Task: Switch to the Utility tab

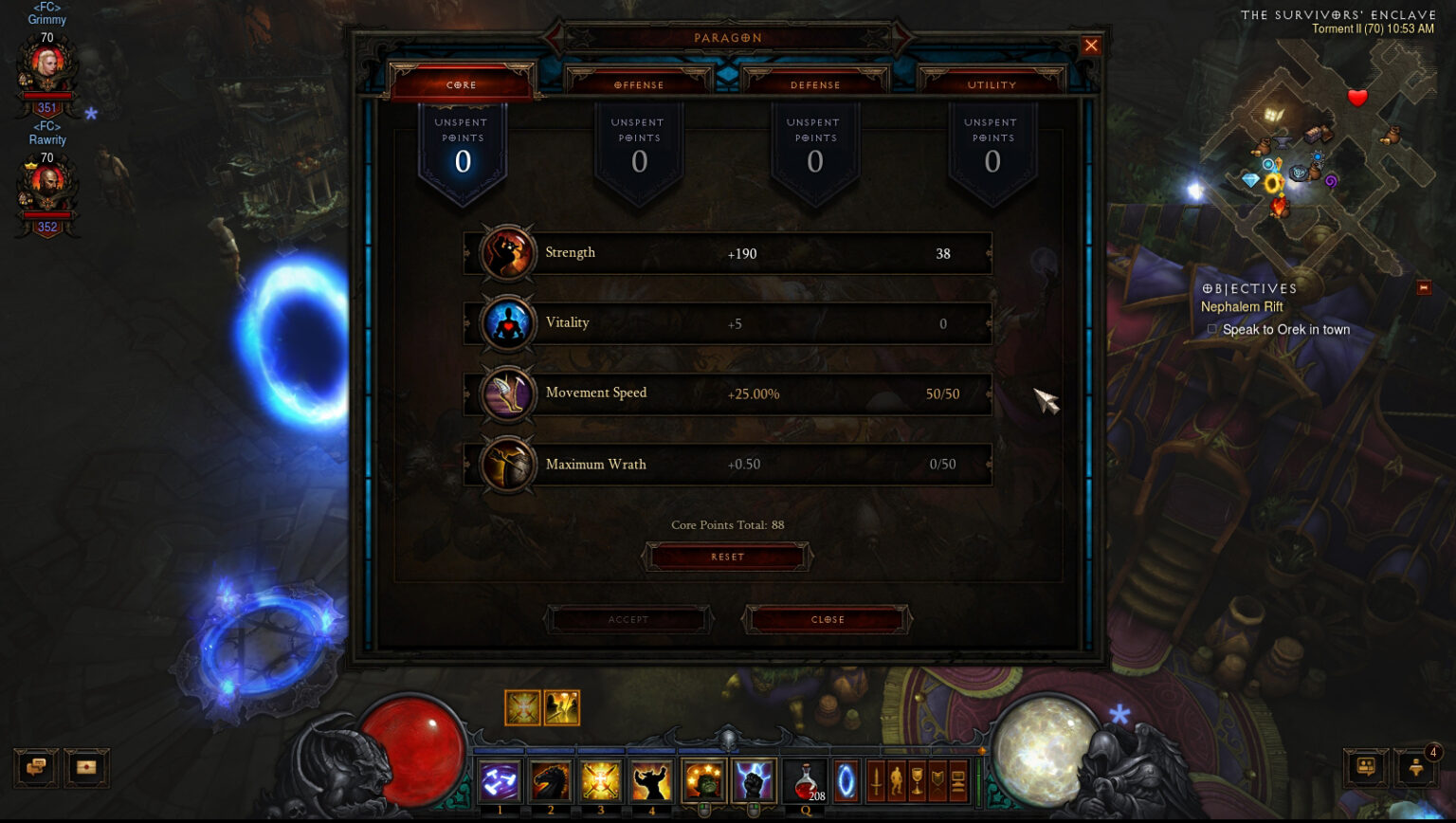Action: click(992, 84)
